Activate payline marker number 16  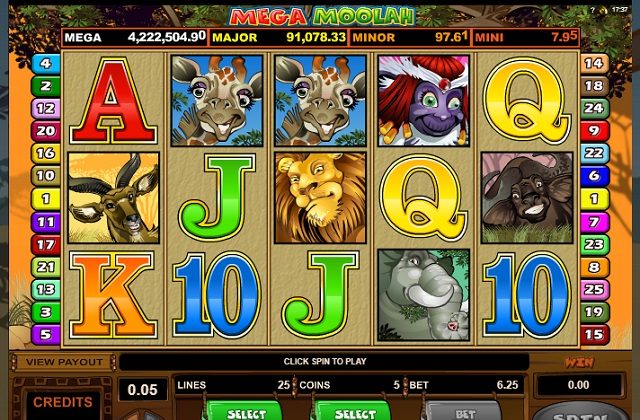point(46,153)
